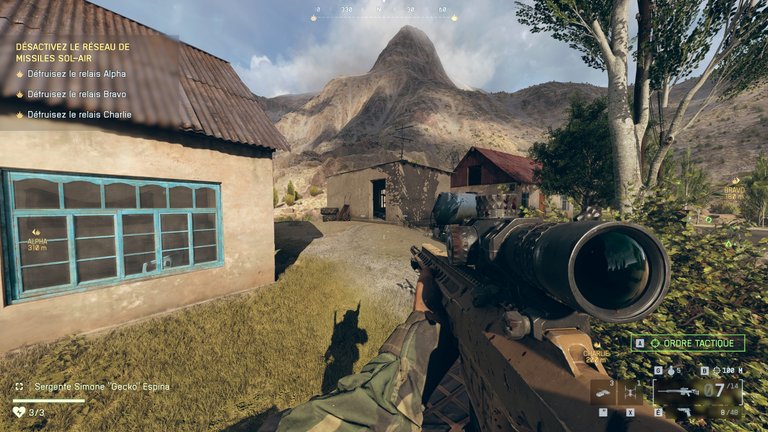The image size is (768, 432).
Task: Switch to the pistol sidearm
Action: pos(685,411)
